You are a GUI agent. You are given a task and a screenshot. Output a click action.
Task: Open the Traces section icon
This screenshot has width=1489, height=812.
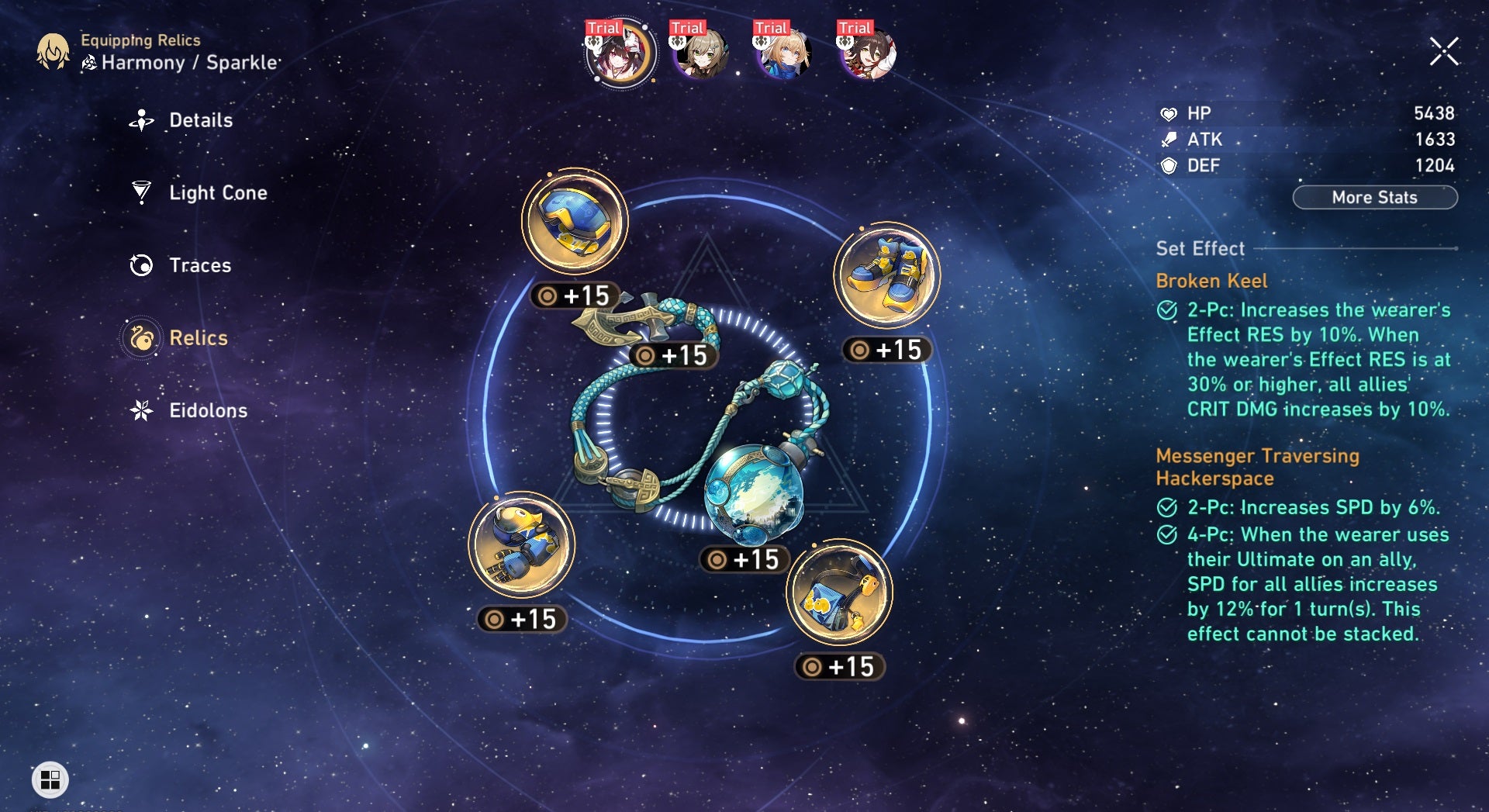coord(140,265)
